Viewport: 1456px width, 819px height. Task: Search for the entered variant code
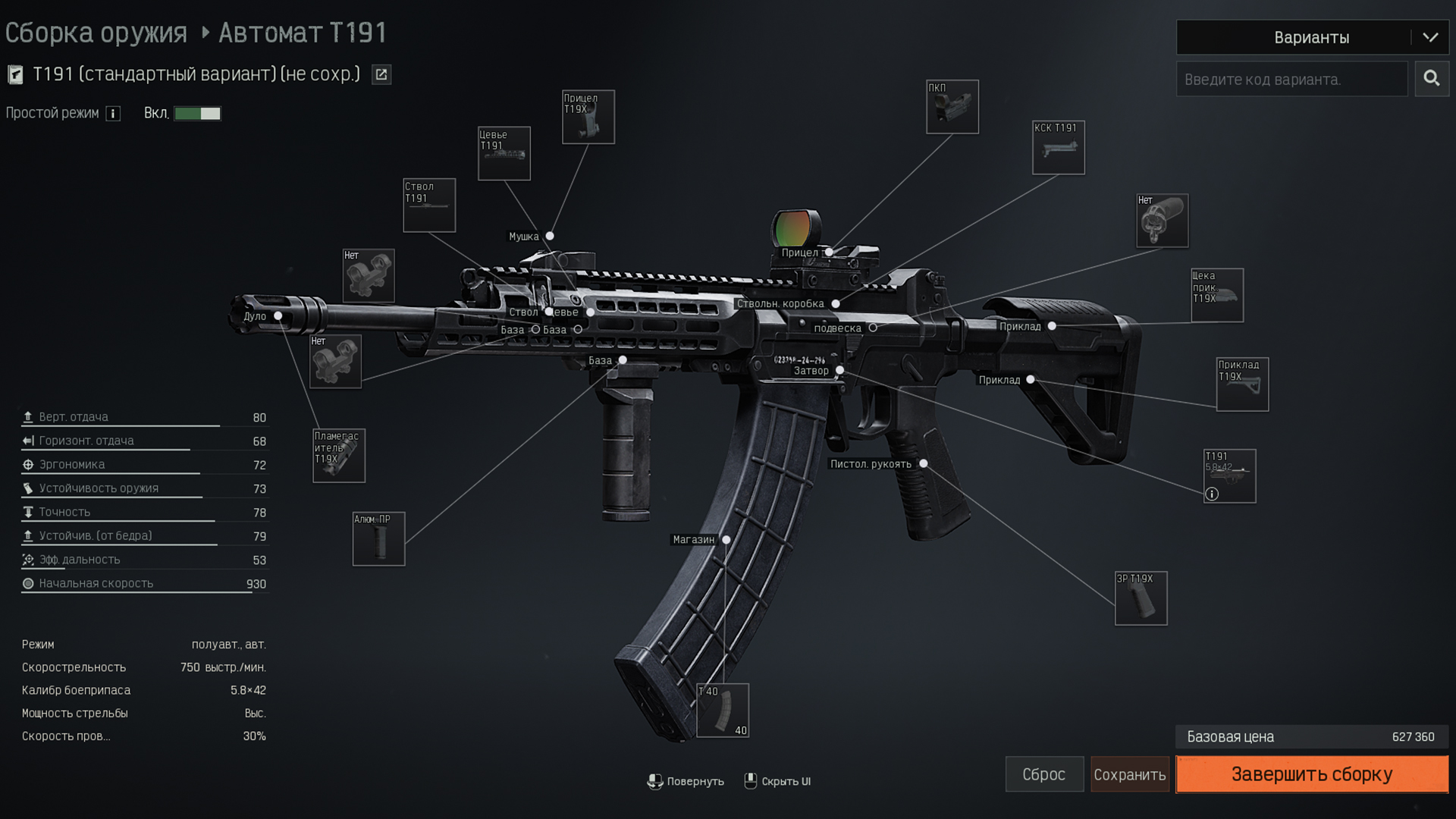(x=1431, y=78)
